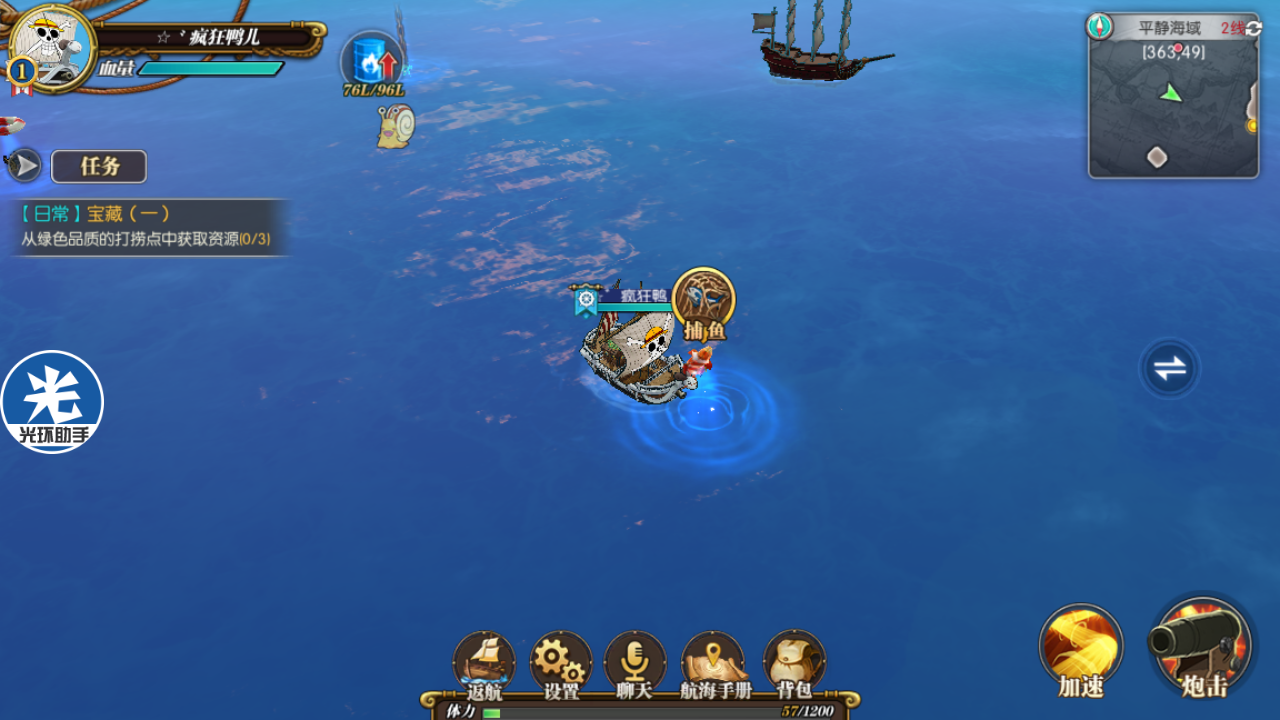
Task: Open the 航海手册 voyage handbook
Action: [x=714, y=664]
